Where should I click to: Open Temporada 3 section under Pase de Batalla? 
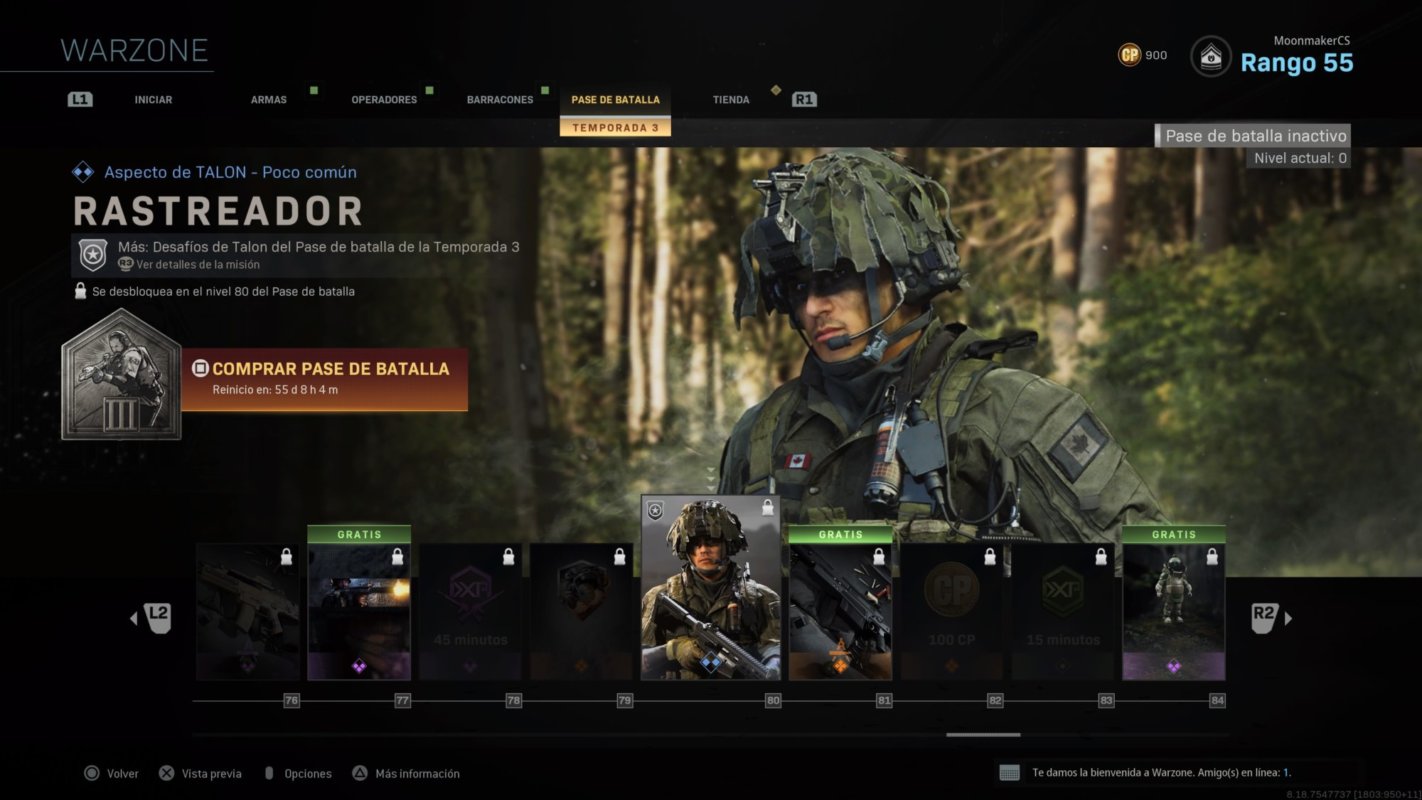[x=614, y=129]
